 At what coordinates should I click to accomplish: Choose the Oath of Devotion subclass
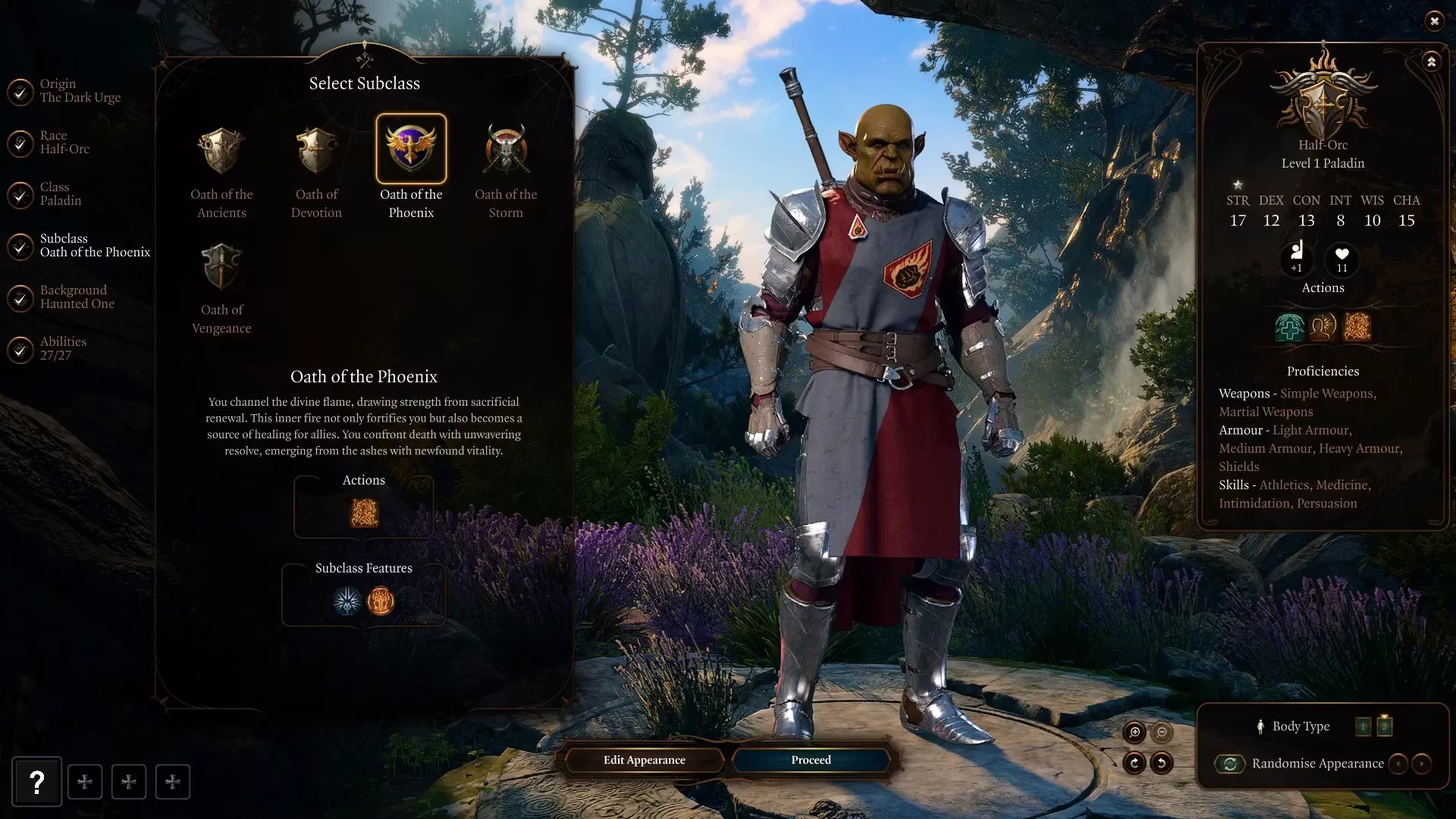316,151
